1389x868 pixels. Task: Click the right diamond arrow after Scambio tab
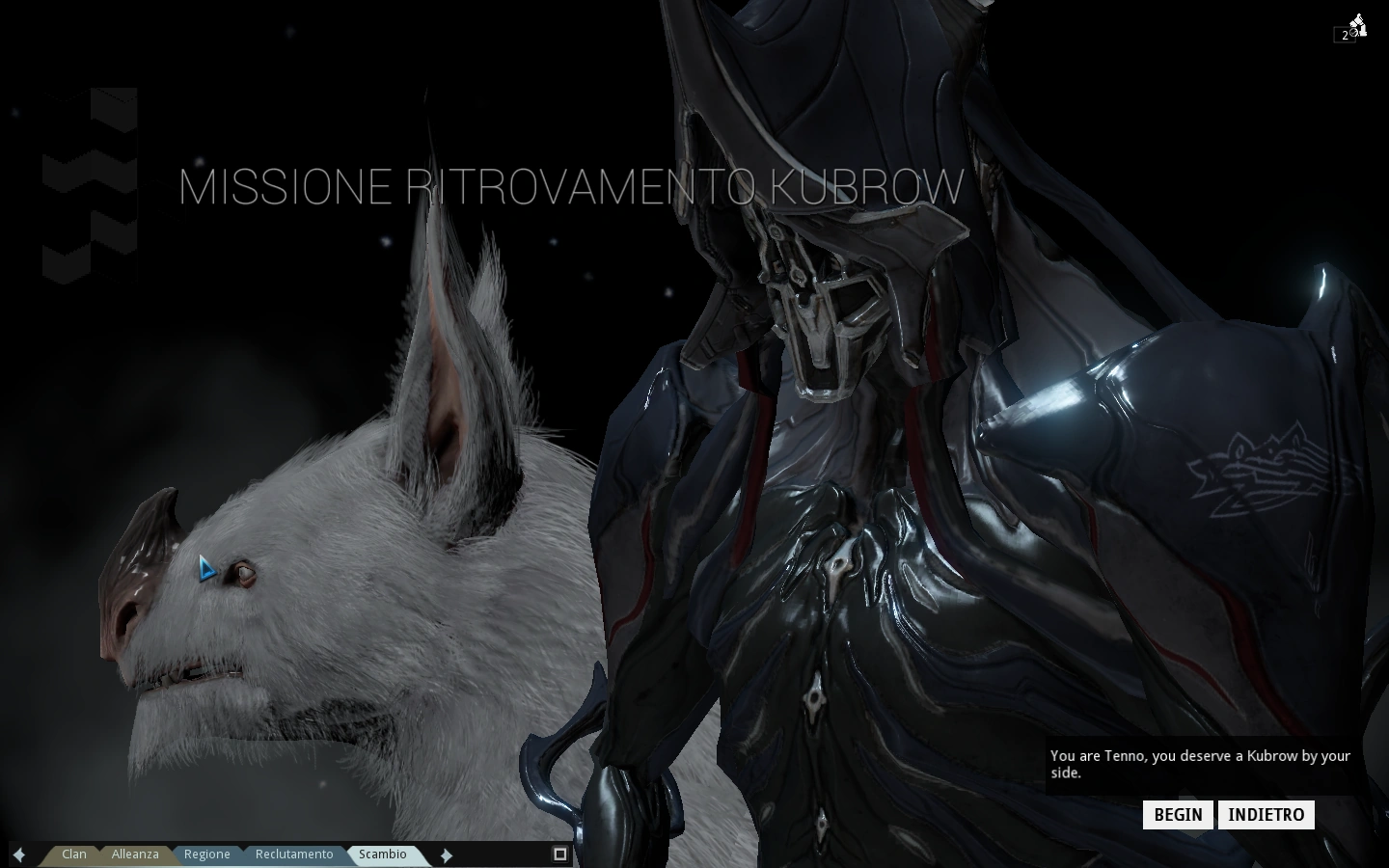447,854
